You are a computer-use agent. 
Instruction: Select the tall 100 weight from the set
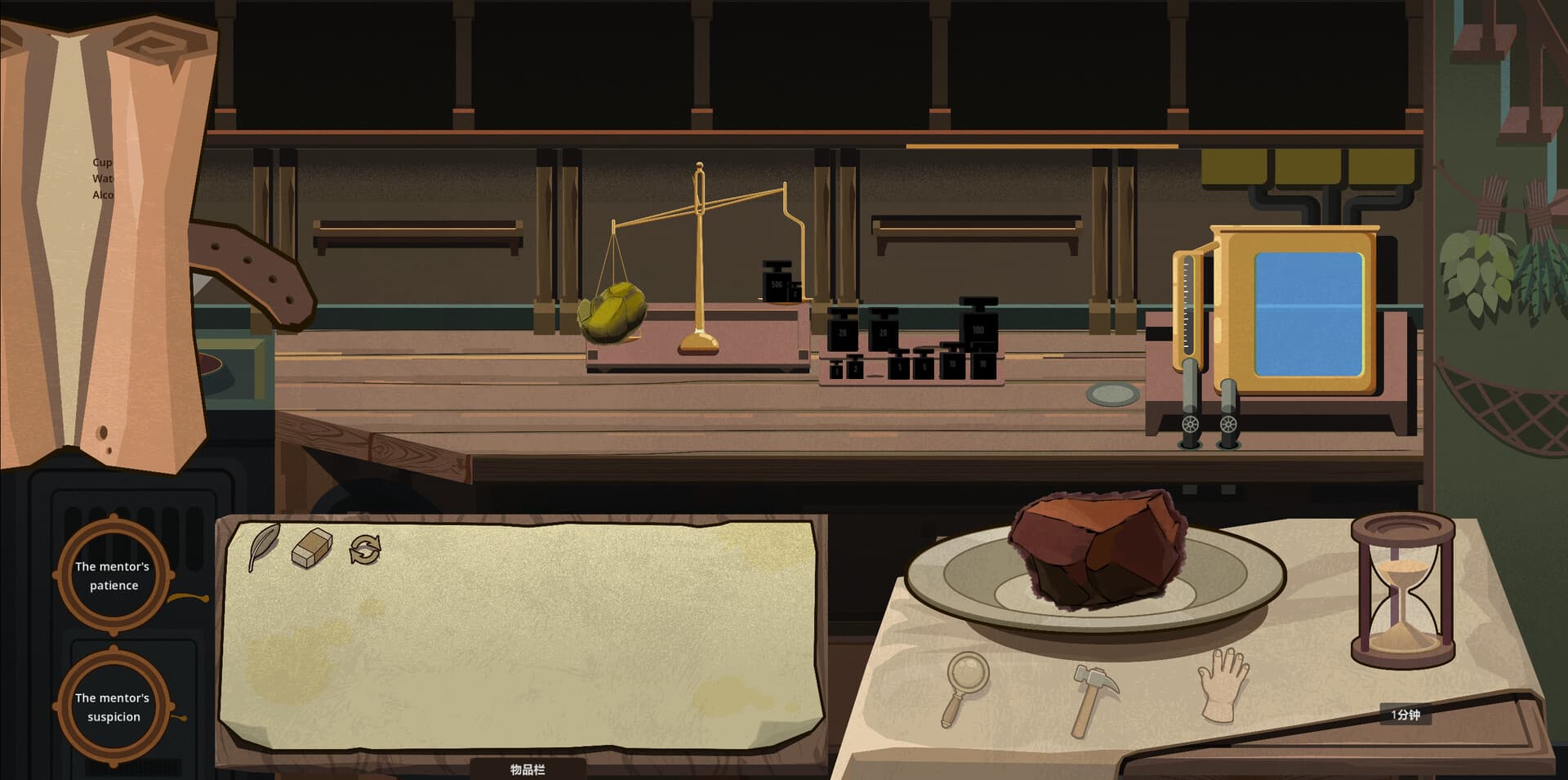978,331
